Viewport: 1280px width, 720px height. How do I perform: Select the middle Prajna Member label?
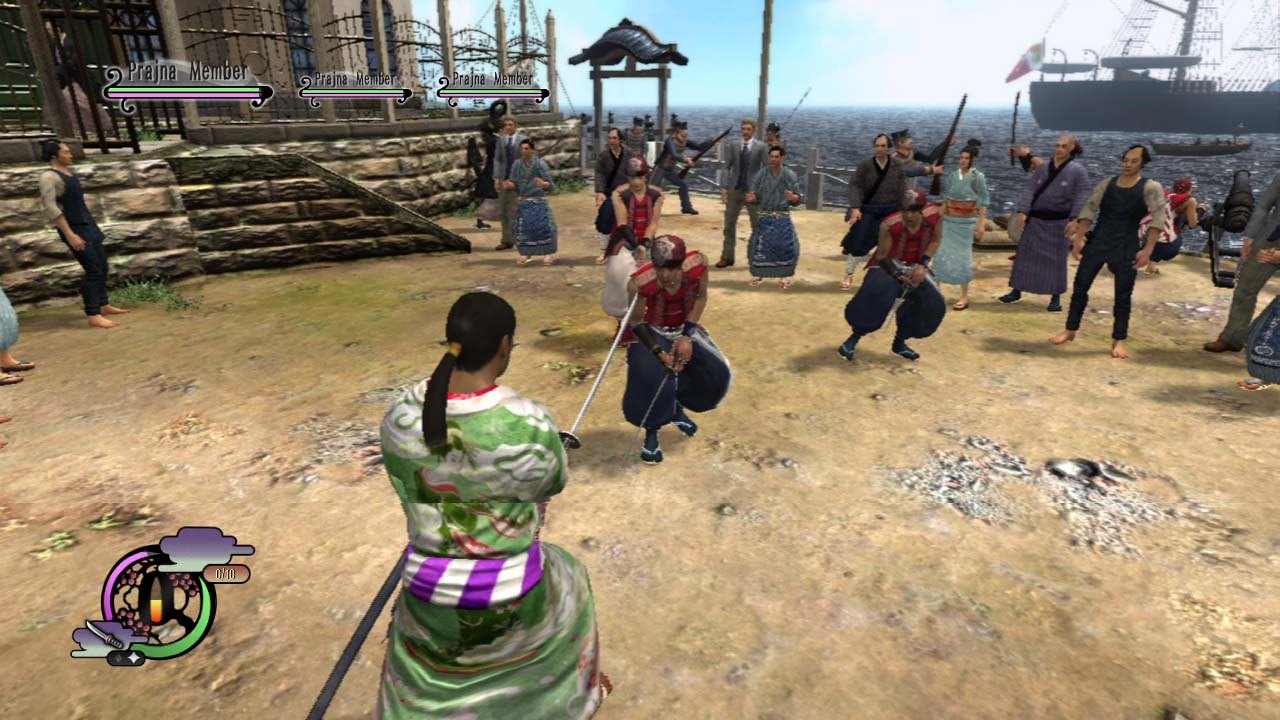pos(354,77)
